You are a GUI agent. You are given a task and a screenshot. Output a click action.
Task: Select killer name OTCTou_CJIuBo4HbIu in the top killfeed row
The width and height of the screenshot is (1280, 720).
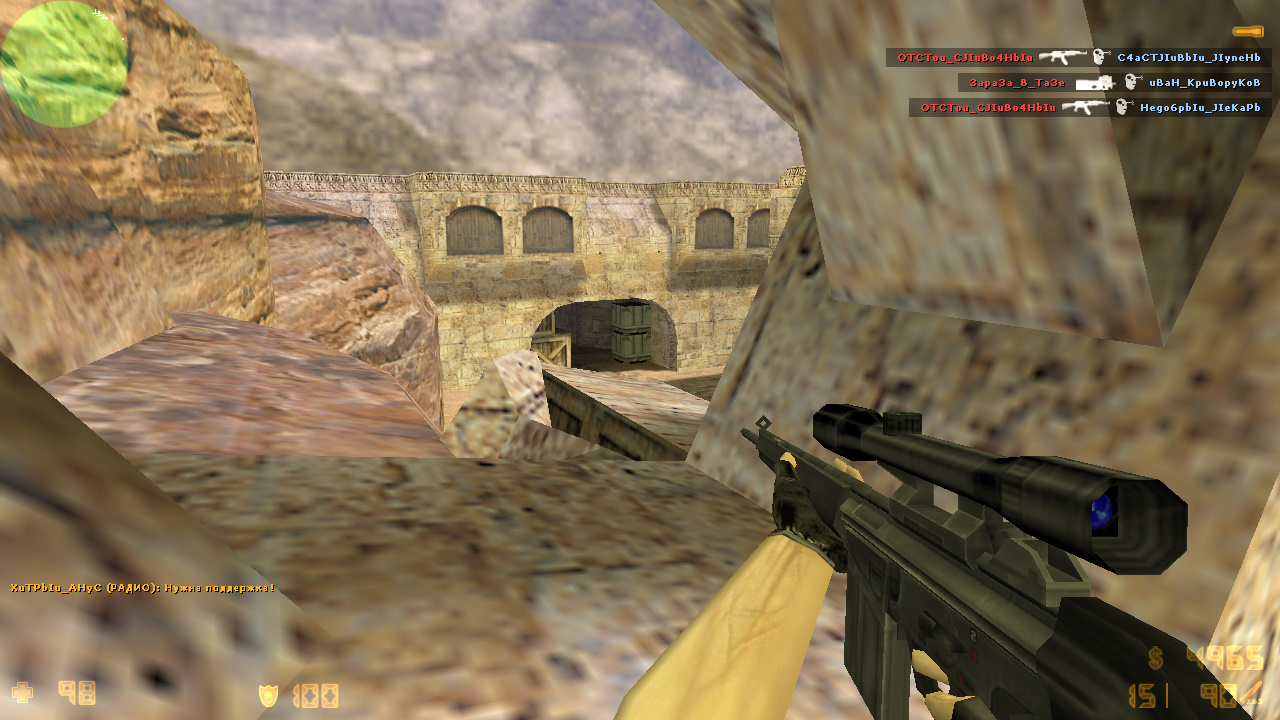point(965,57)
